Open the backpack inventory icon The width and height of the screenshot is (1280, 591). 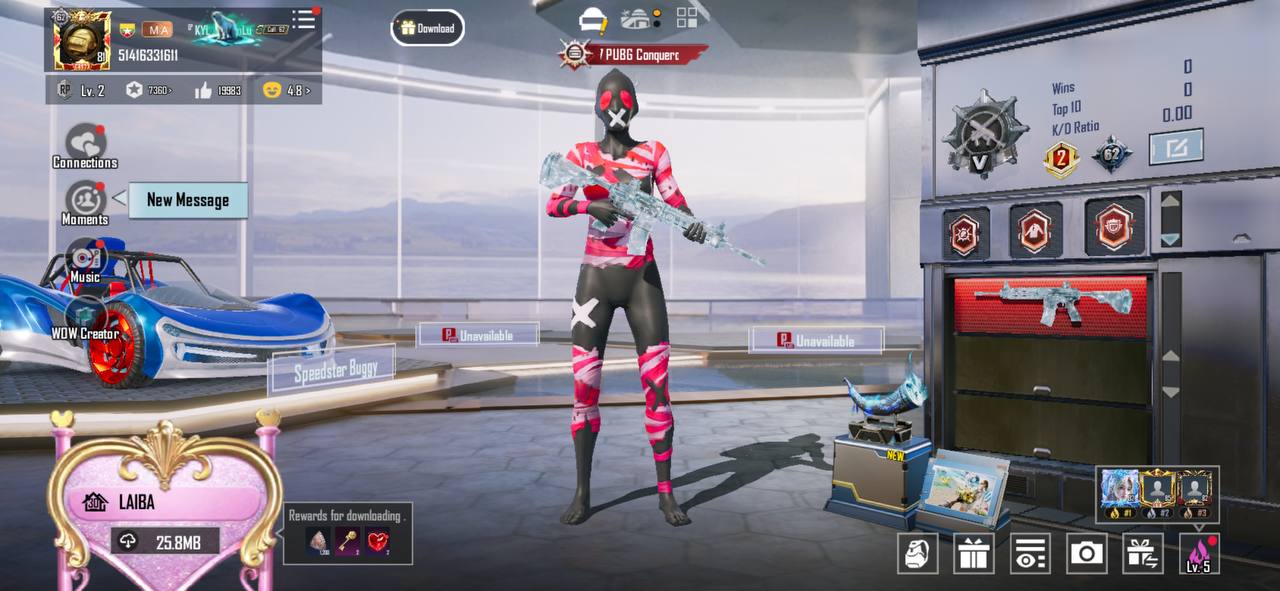(917, 553)
